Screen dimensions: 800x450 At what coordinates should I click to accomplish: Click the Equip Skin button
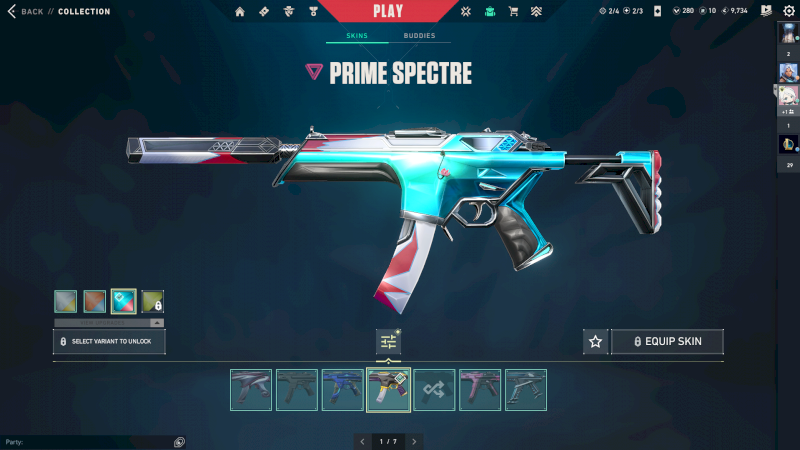click(x=667, y=342)
